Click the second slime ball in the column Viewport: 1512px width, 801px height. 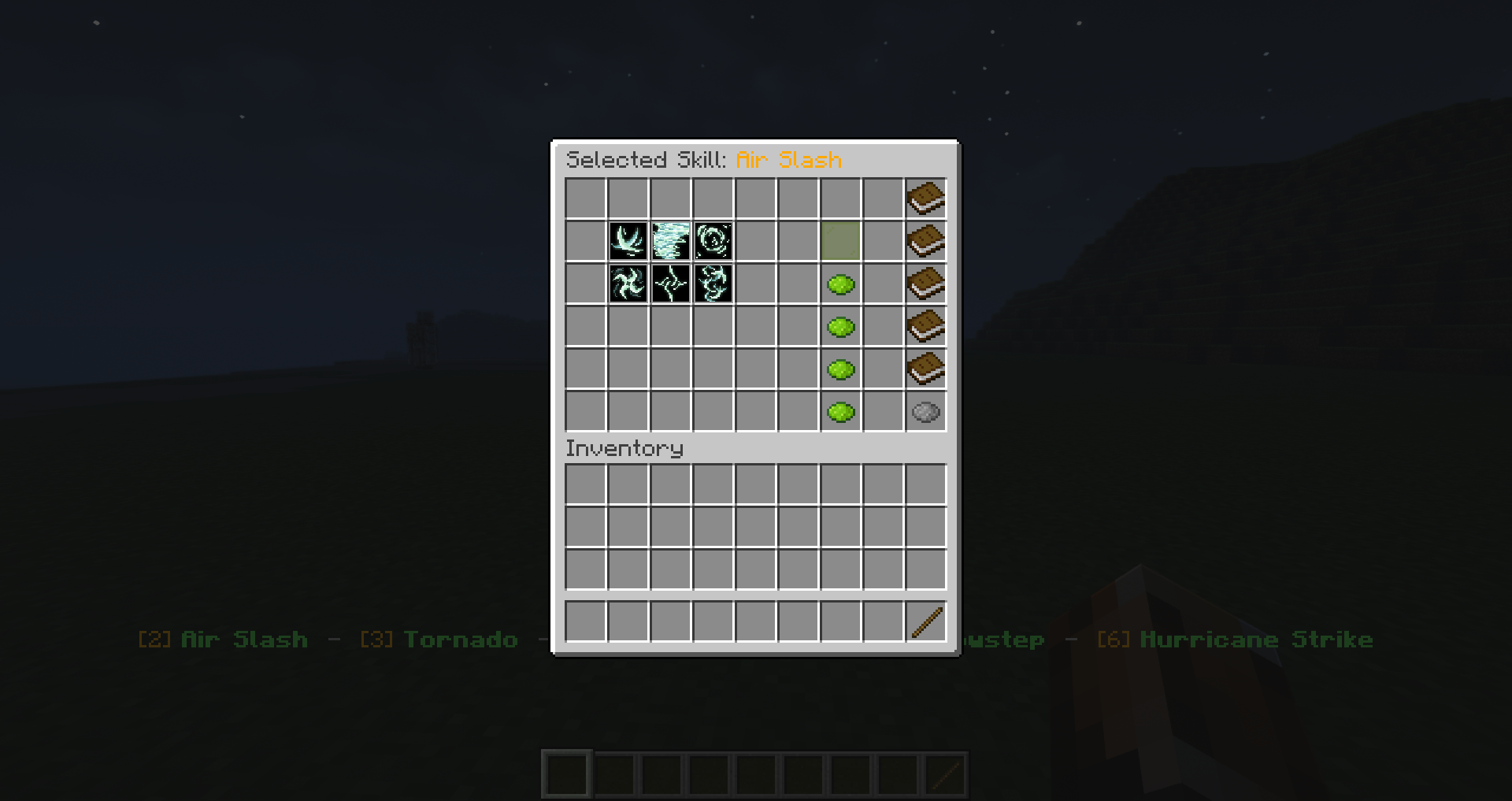(x=840, y=326)
